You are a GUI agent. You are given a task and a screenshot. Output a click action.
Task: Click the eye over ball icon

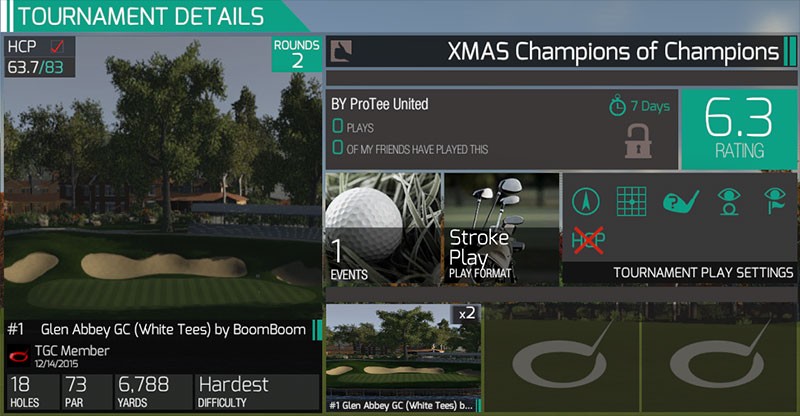tap(729, 200)
